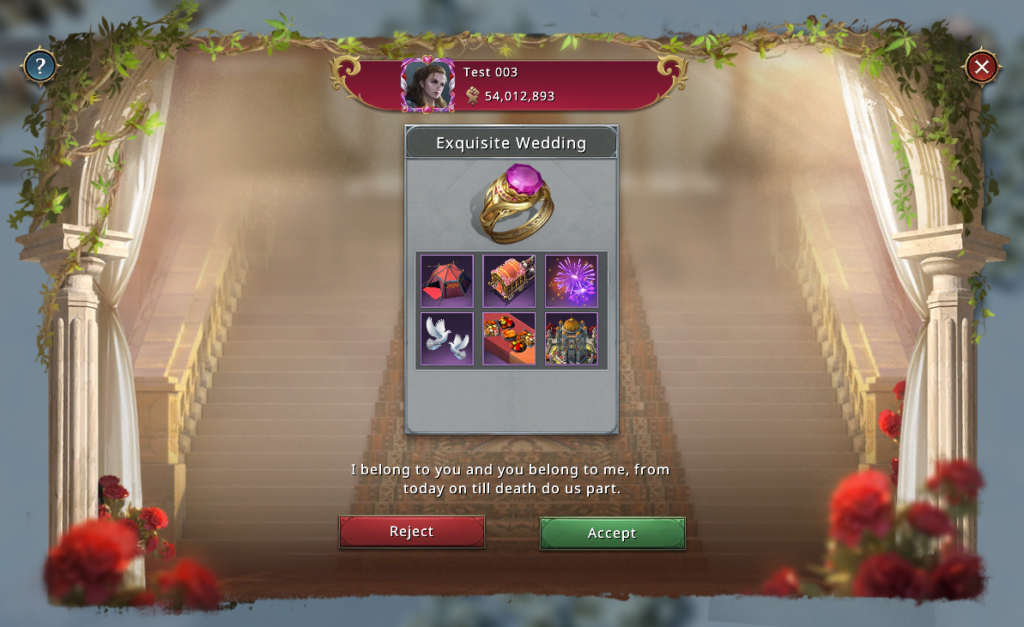1024x627 pixels.
Task: Close the wedding proposal window
Action: (982, 67)
